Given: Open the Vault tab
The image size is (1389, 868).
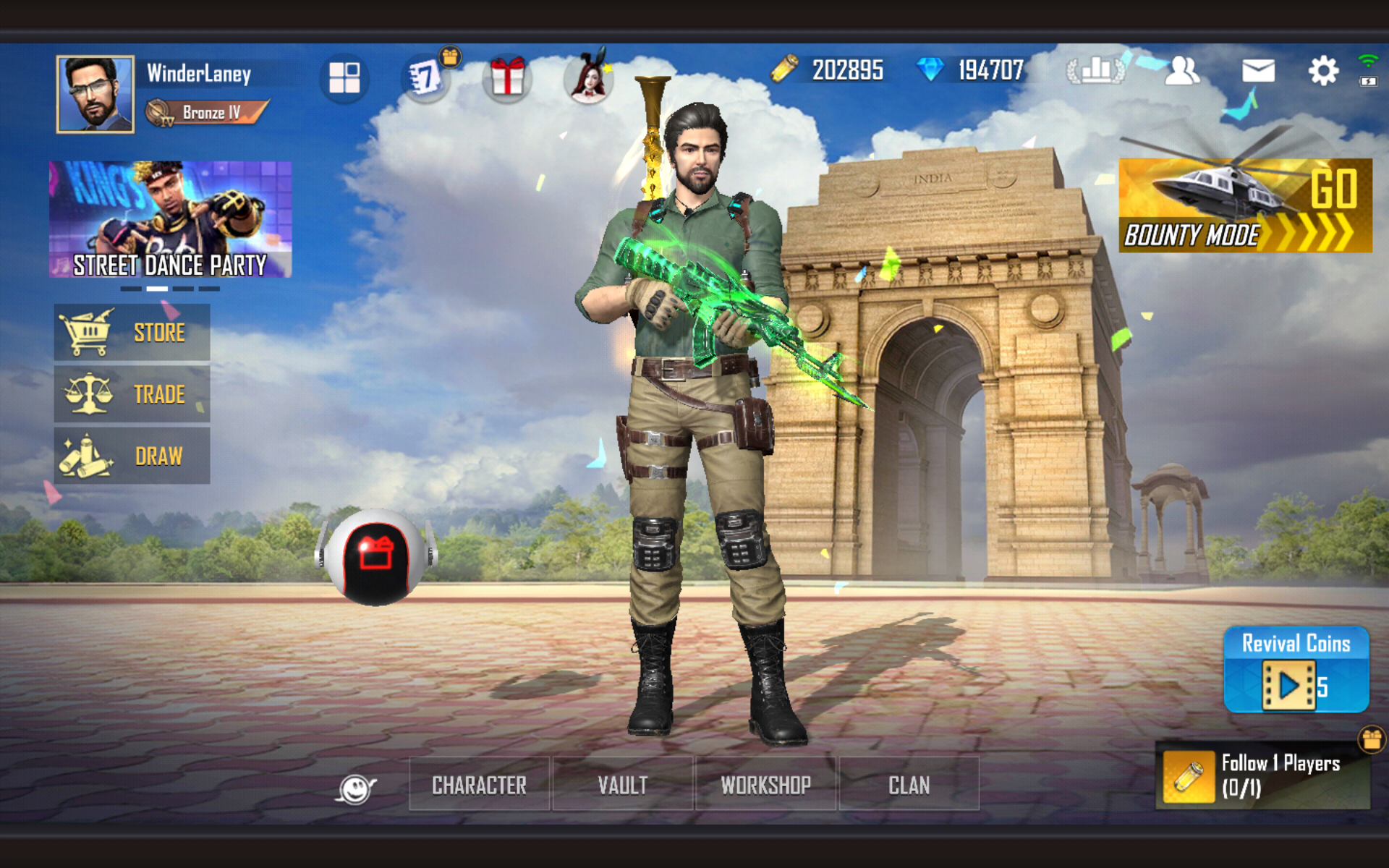Looking at the screenshot, I should (x=623, y=785).
